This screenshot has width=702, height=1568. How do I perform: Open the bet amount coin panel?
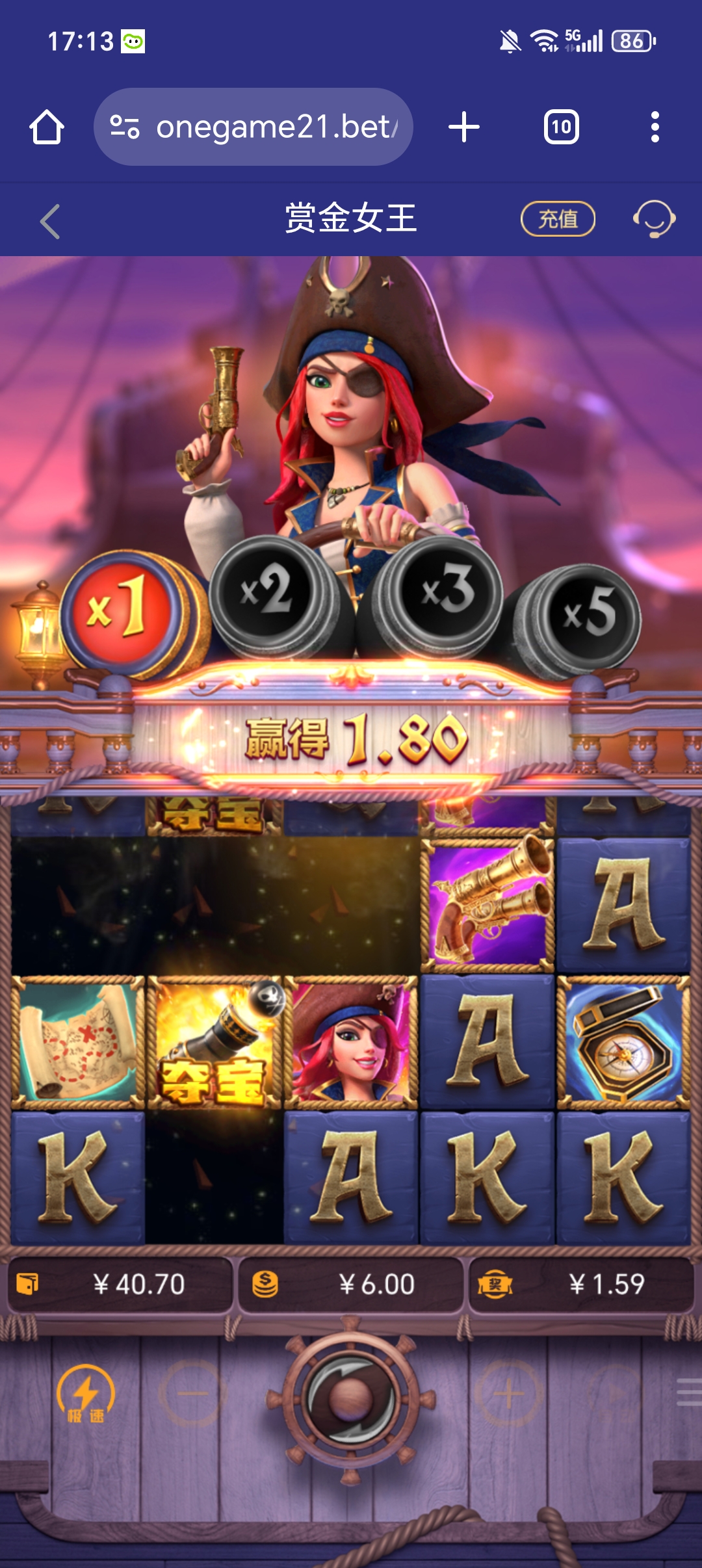coord(351,1285)
